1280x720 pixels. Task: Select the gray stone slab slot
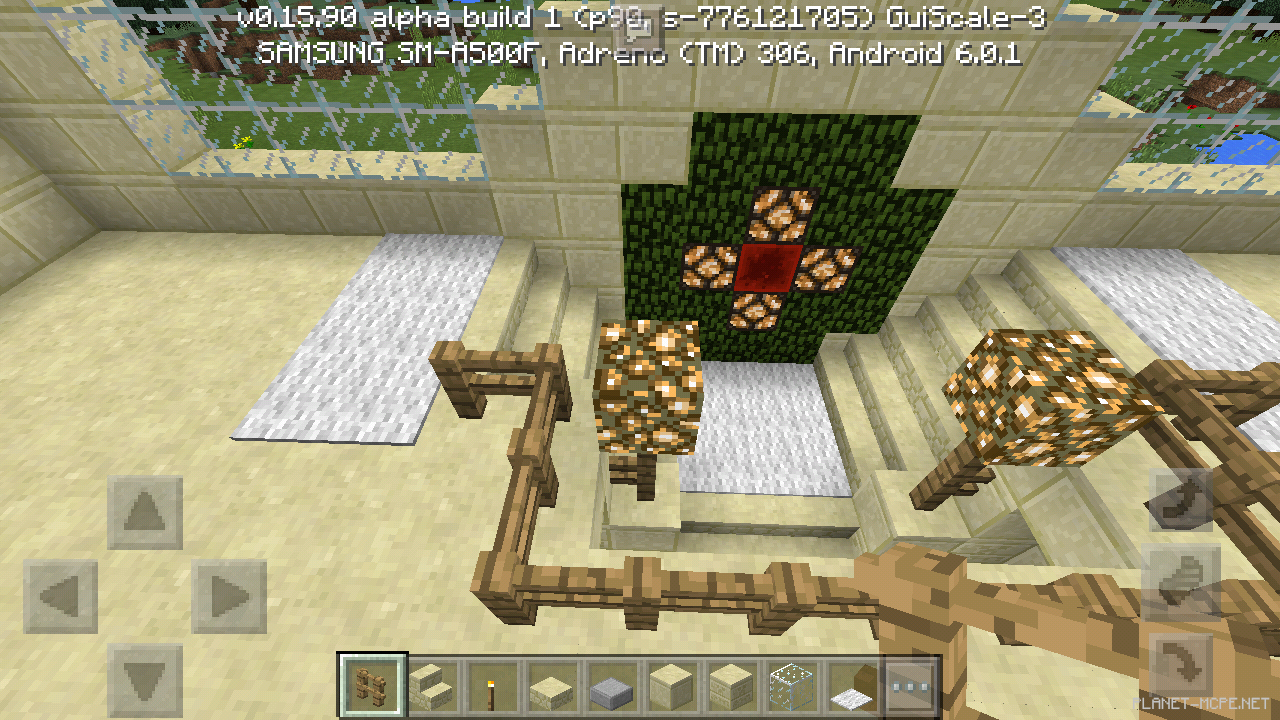point(612,686)
